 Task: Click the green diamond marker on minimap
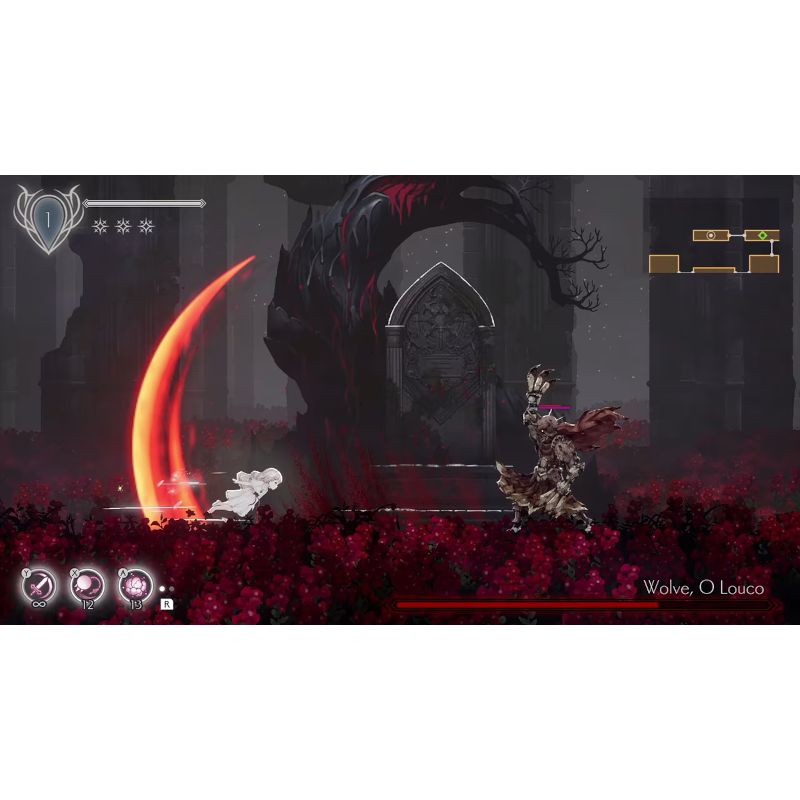[763, 236]
